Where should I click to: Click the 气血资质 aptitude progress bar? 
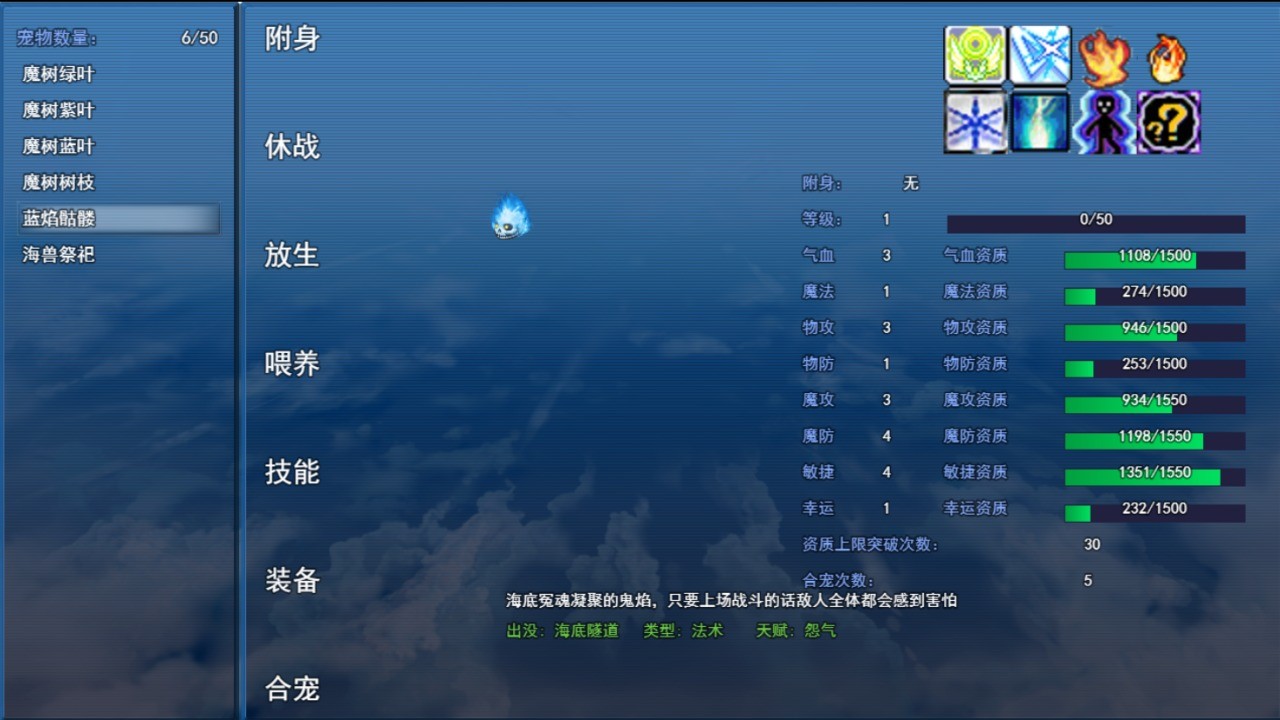(1155, 257)
